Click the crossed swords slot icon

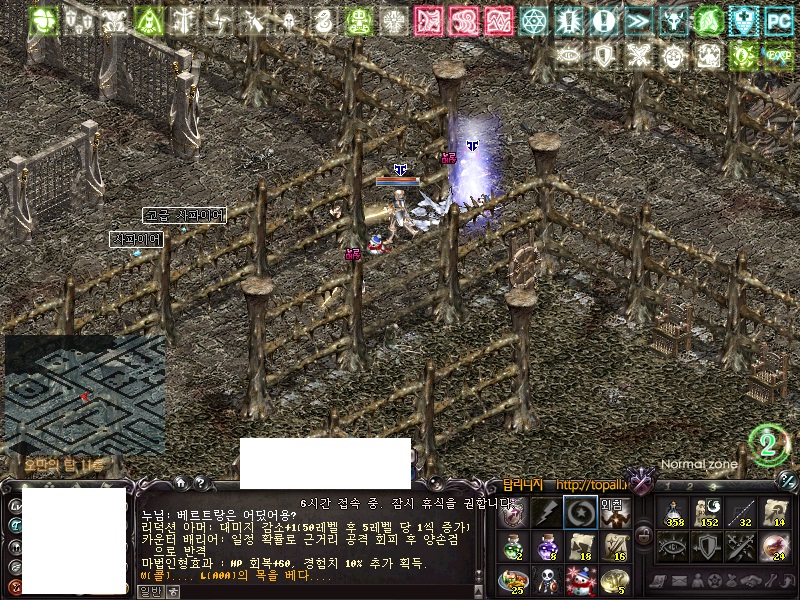click(x=740, y=545)
